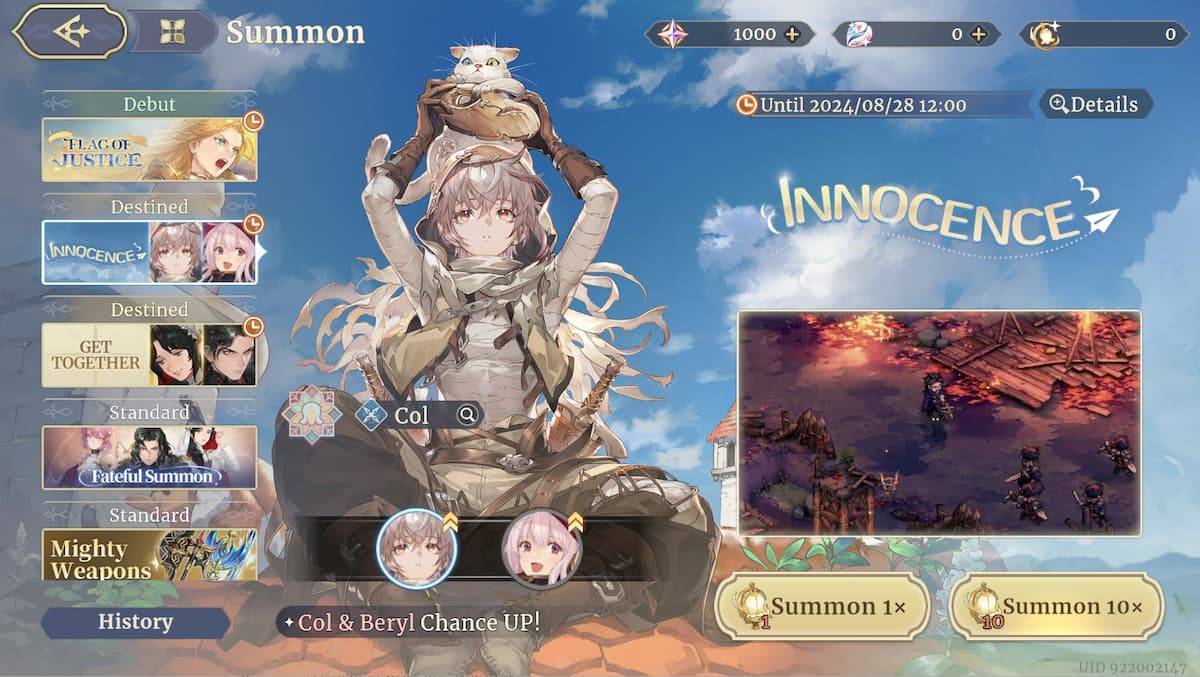Add more summon orb currency
The image size is (1200, 677).
[x=979, y=35]
